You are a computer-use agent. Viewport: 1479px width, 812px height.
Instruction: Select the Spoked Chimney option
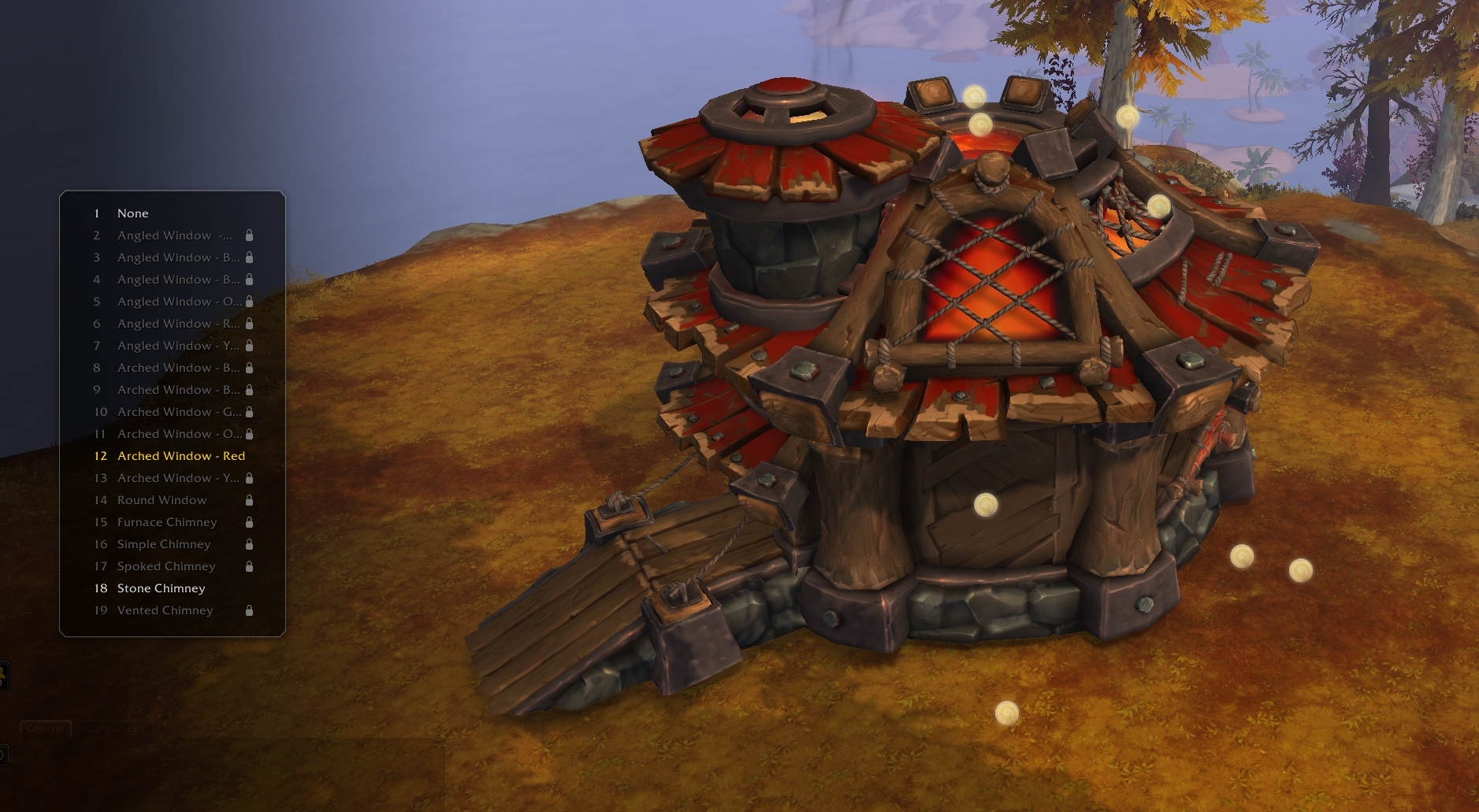pyautogui.click(x=166, y=566)
